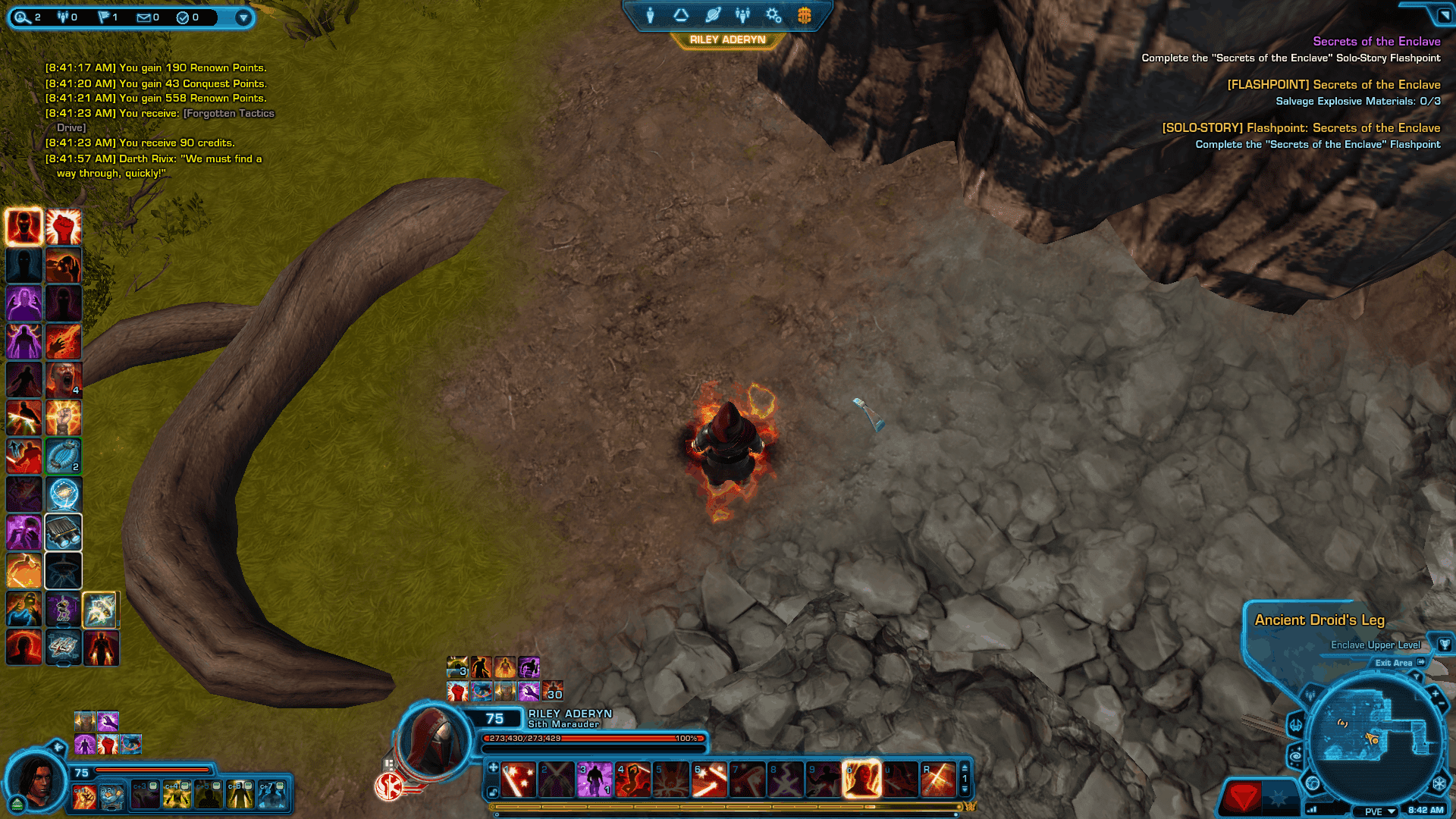Open the orange Cartel Market icon
The image size is (1456, 819).
(x=804, y=16)
